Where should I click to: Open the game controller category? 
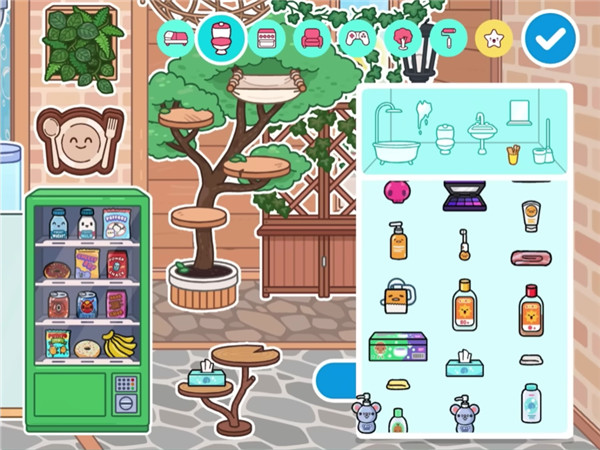(x=358, y=39)
